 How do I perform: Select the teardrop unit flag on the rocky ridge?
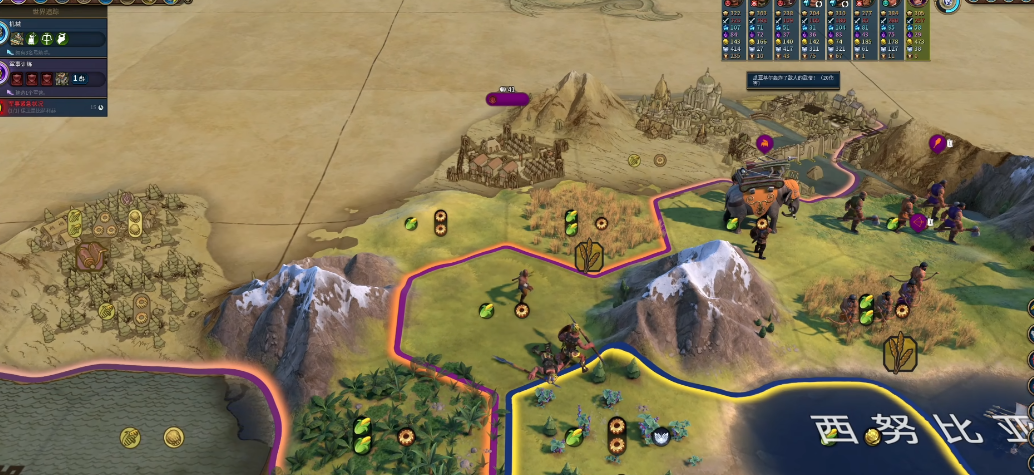pyautogui.click(x=938, y=143)
